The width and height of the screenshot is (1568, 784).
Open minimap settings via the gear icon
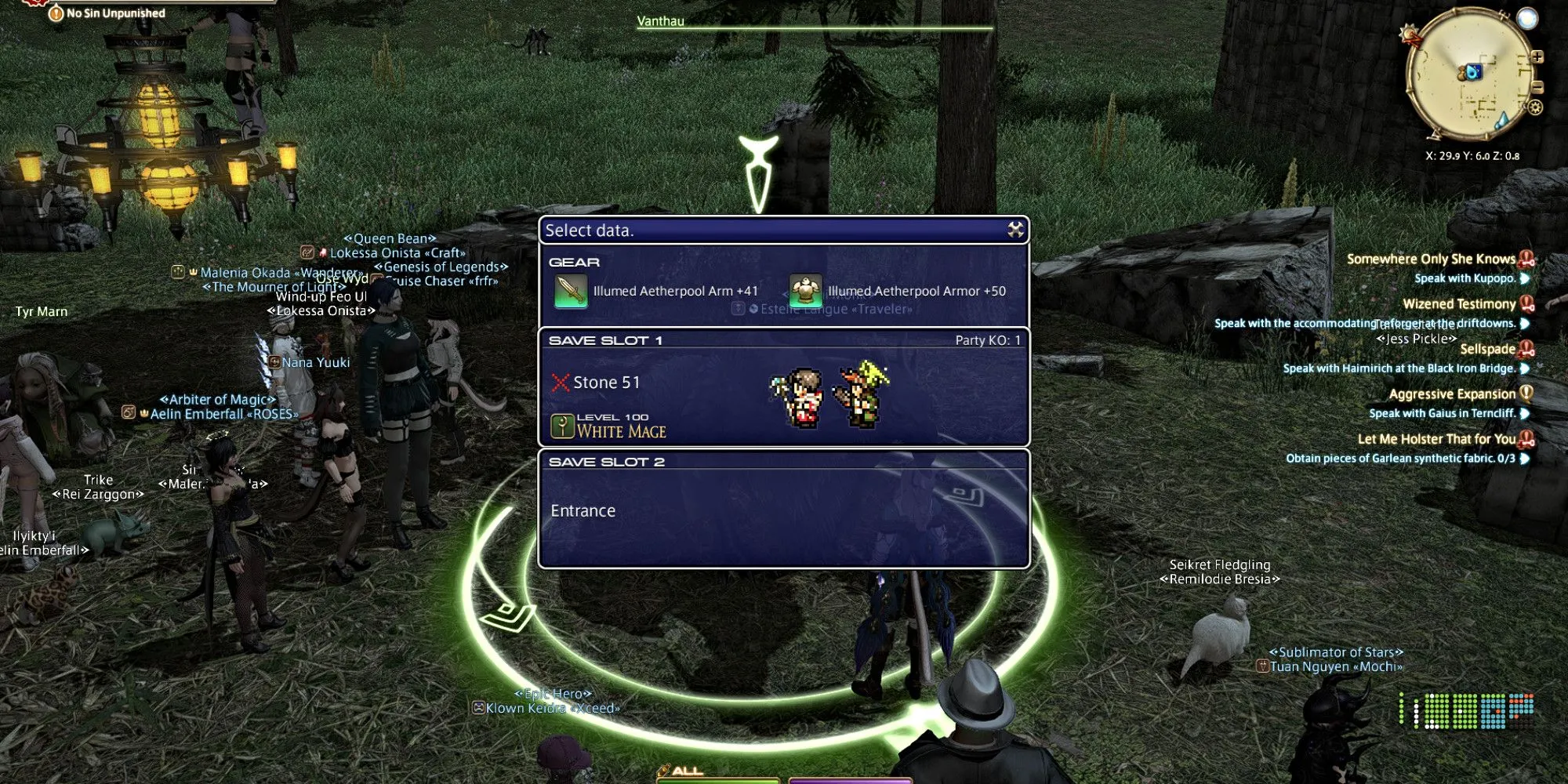click(x=1535, y=107)
